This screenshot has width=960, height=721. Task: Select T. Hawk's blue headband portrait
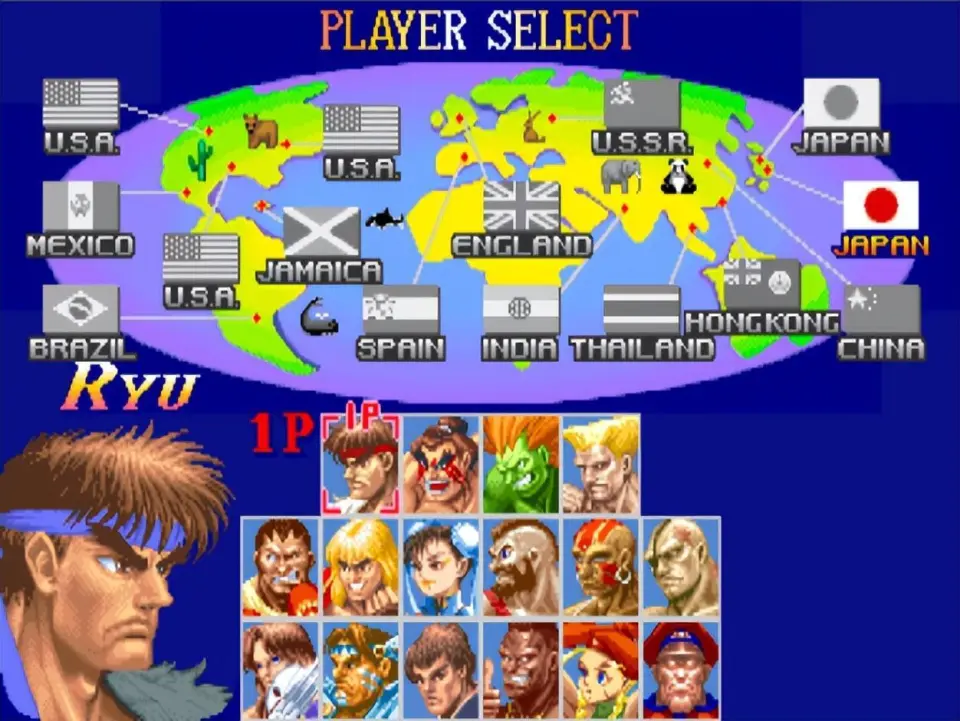pos(360,669)
